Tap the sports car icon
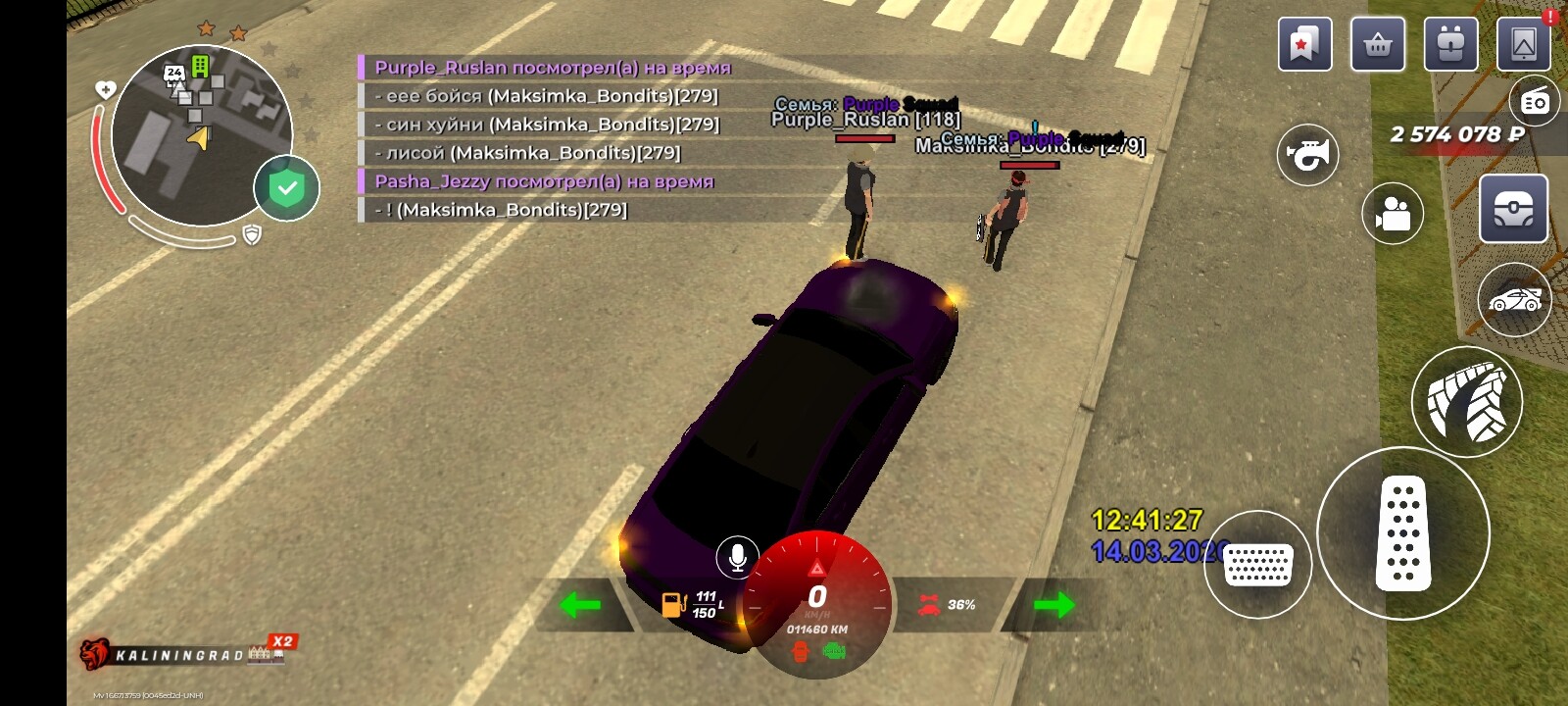 1514,300
